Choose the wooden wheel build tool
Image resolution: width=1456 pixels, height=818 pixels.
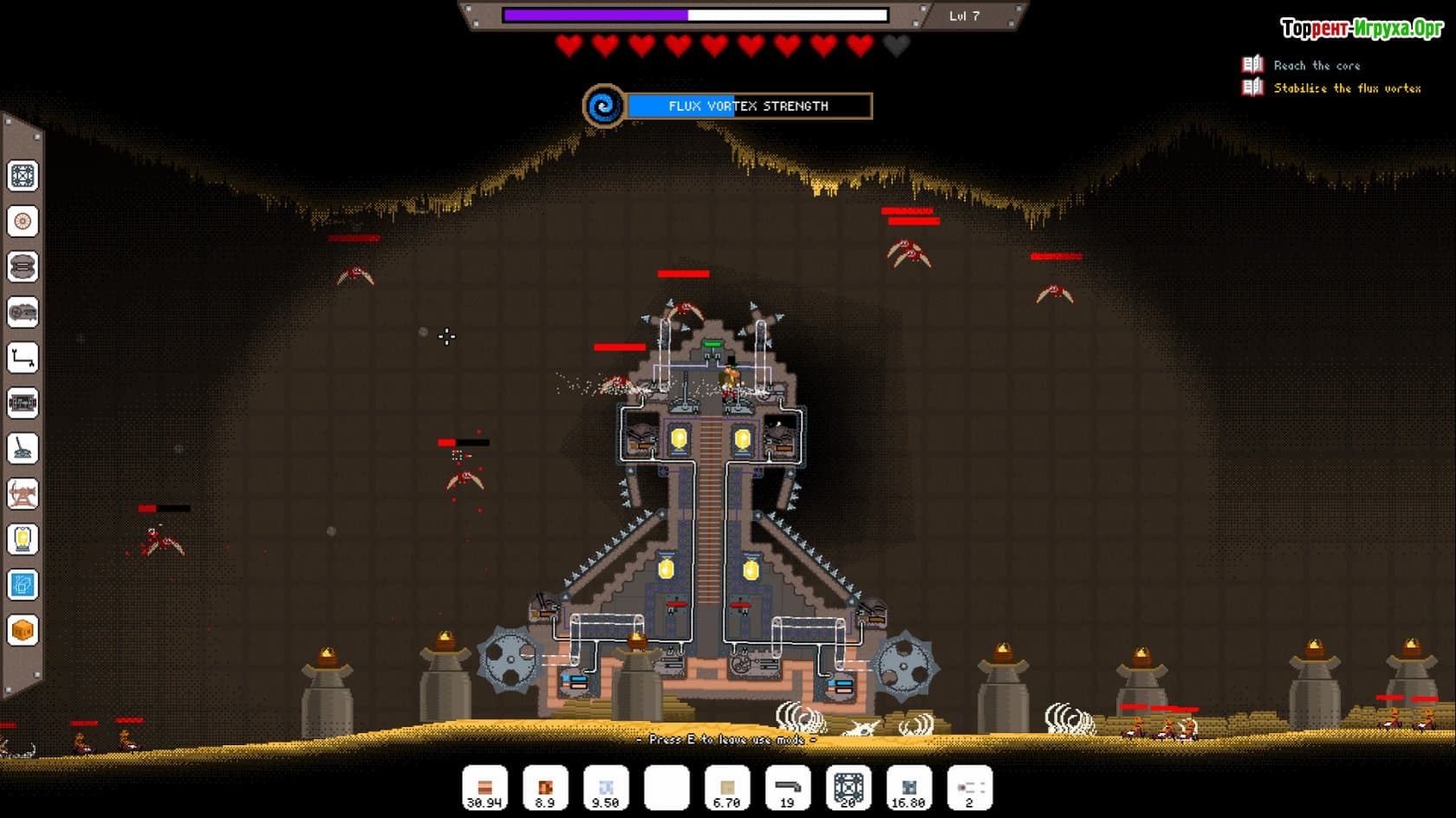click(23, 221)
